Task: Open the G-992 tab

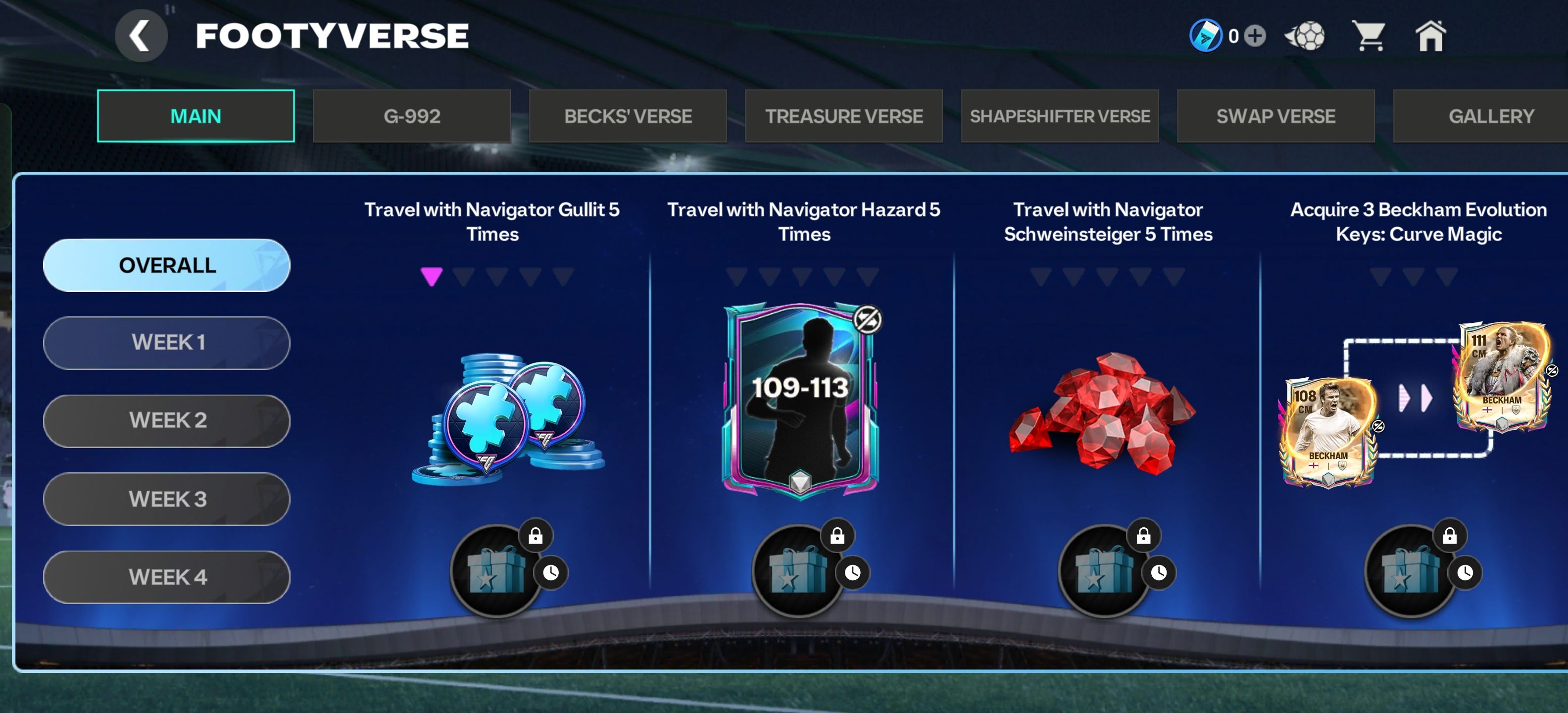Action: click(411, 116)
